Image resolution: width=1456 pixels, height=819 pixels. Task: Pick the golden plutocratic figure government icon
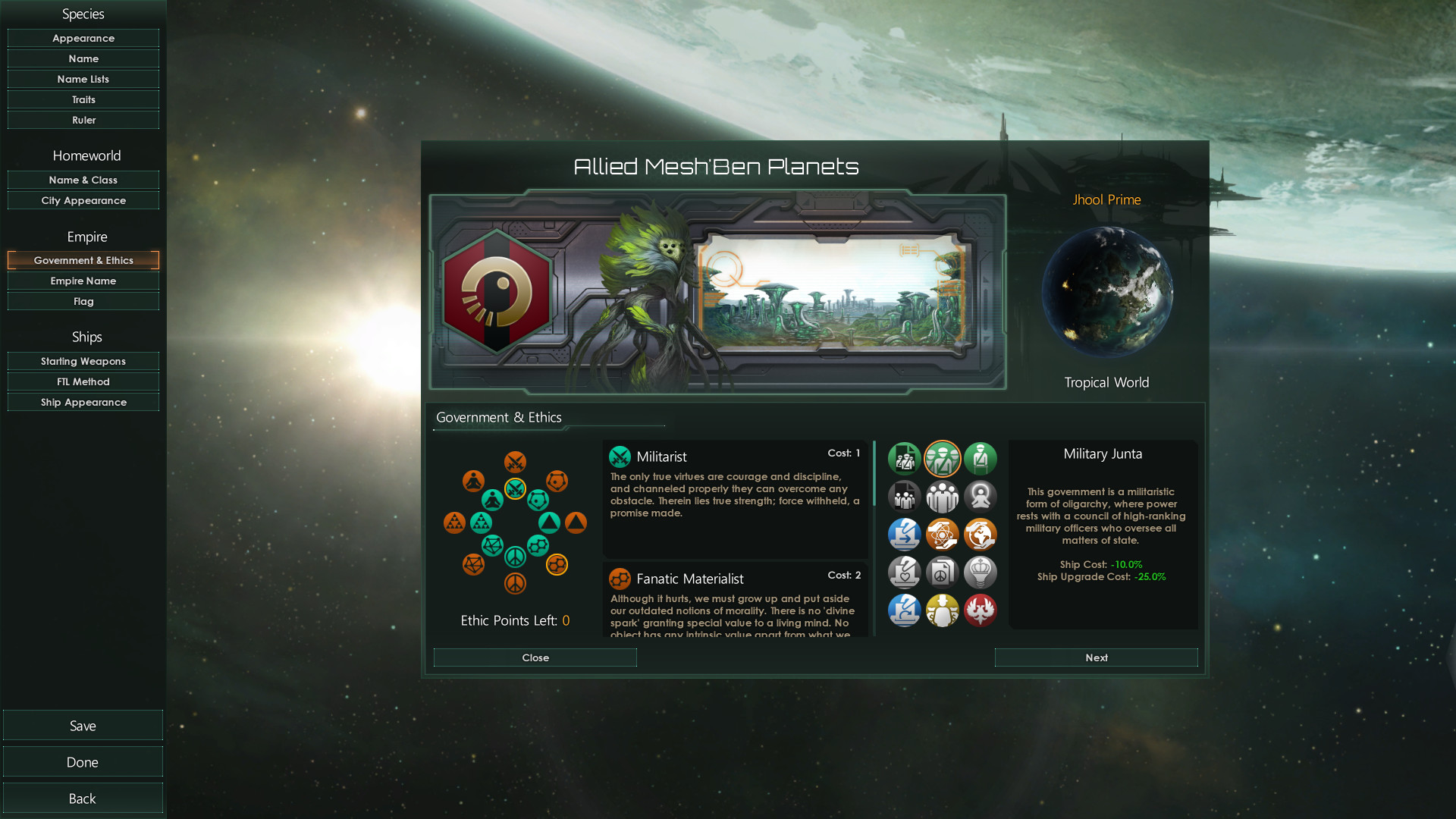point(942,610)
